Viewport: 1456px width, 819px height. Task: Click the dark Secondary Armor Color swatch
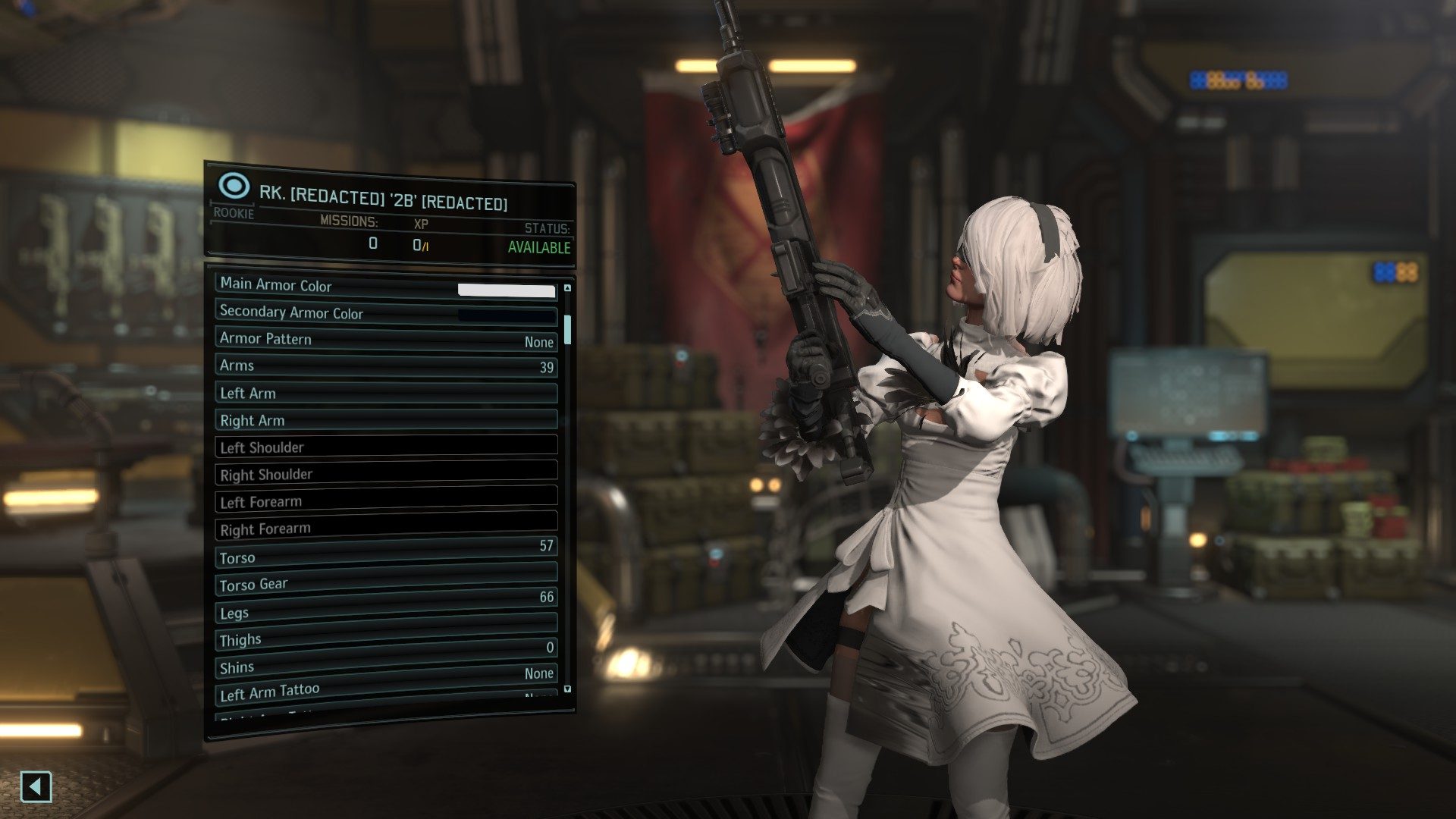tap(504, 316)
